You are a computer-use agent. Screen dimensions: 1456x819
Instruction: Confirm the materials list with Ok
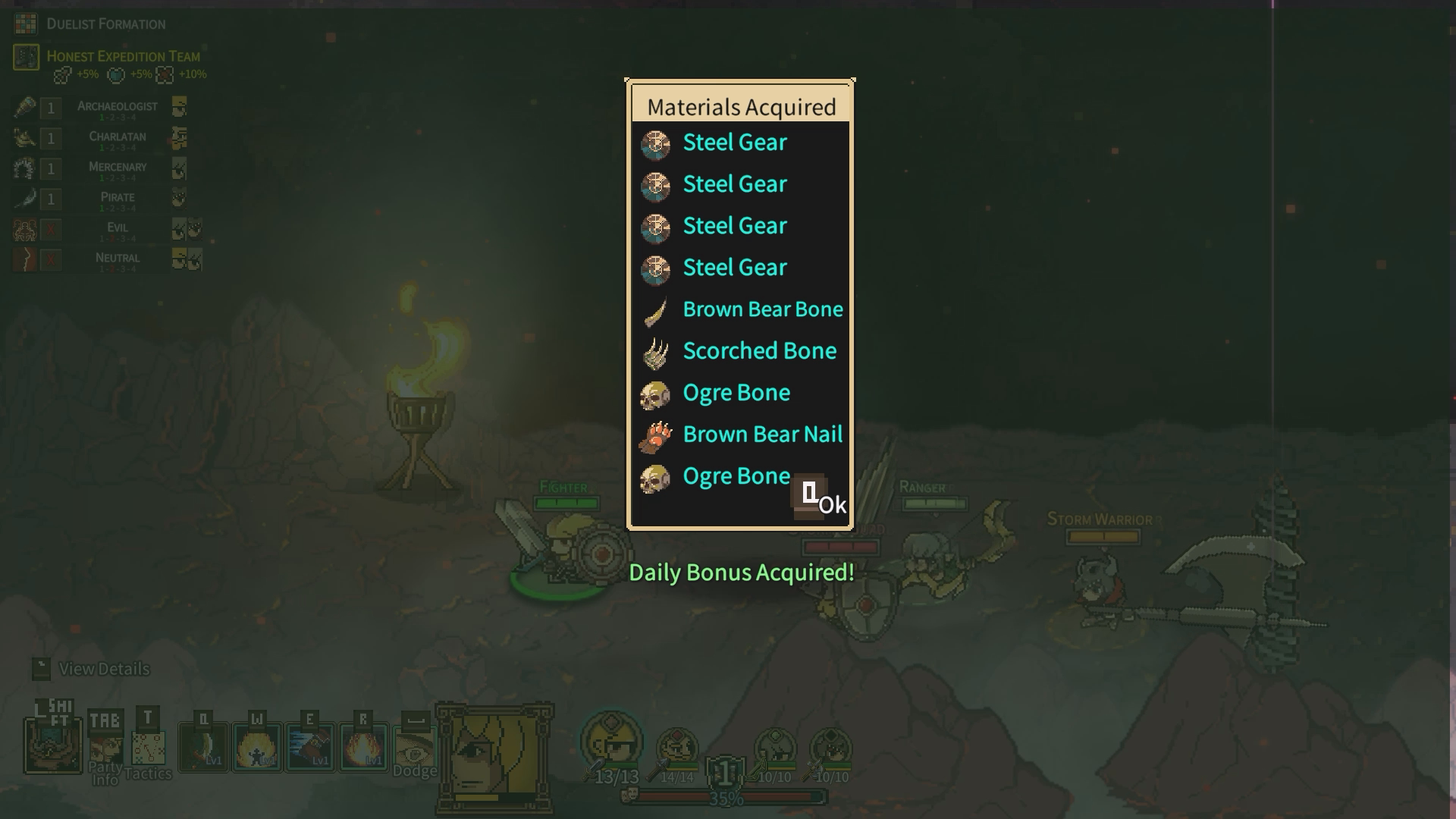[823, 500]
